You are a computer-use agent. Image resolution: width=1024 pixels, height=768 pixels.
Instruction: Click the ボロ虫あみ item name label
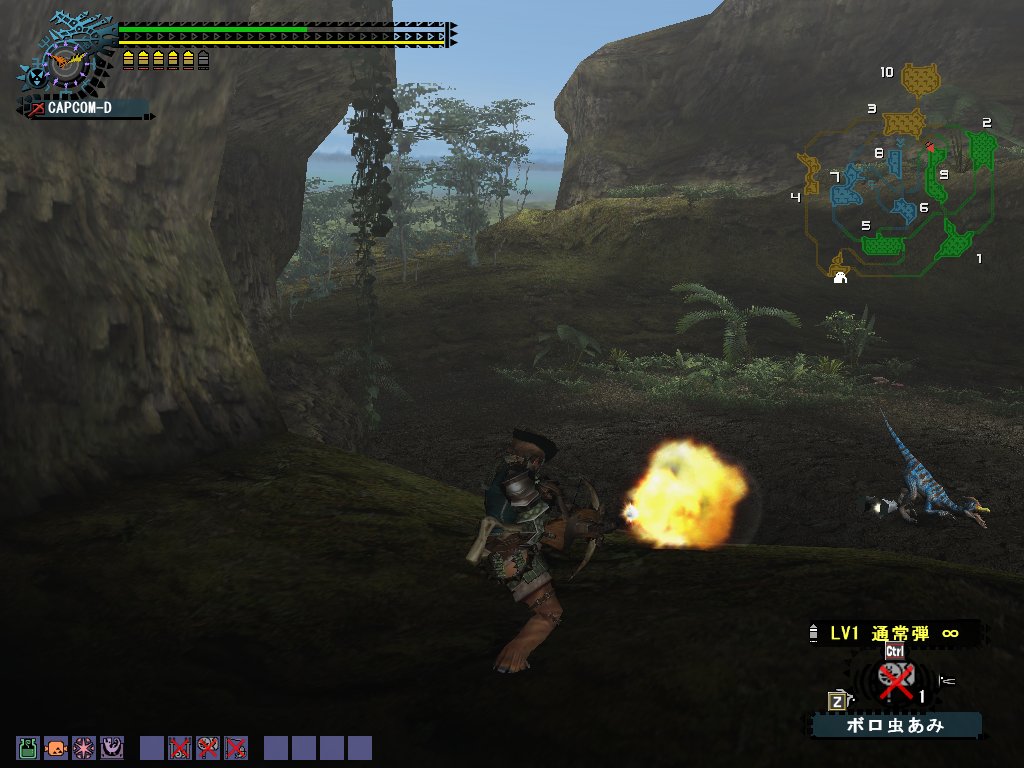896,725
